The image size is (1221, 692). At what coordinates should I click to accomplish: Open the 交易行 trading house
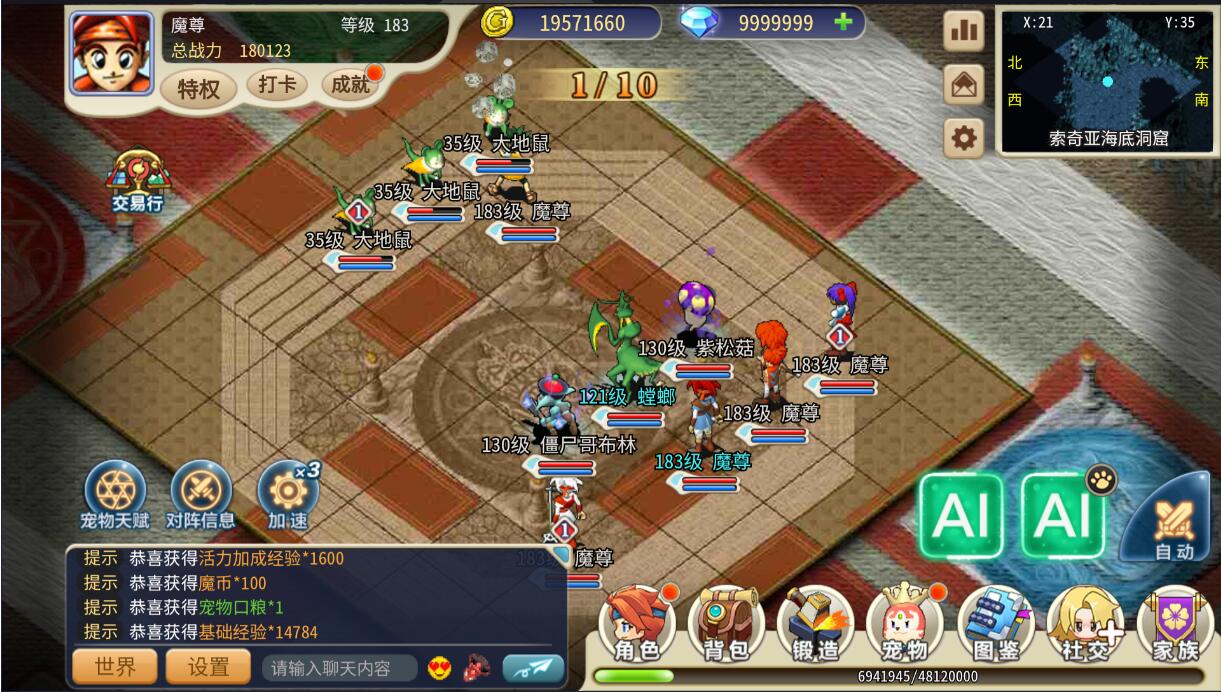[138, 180]
